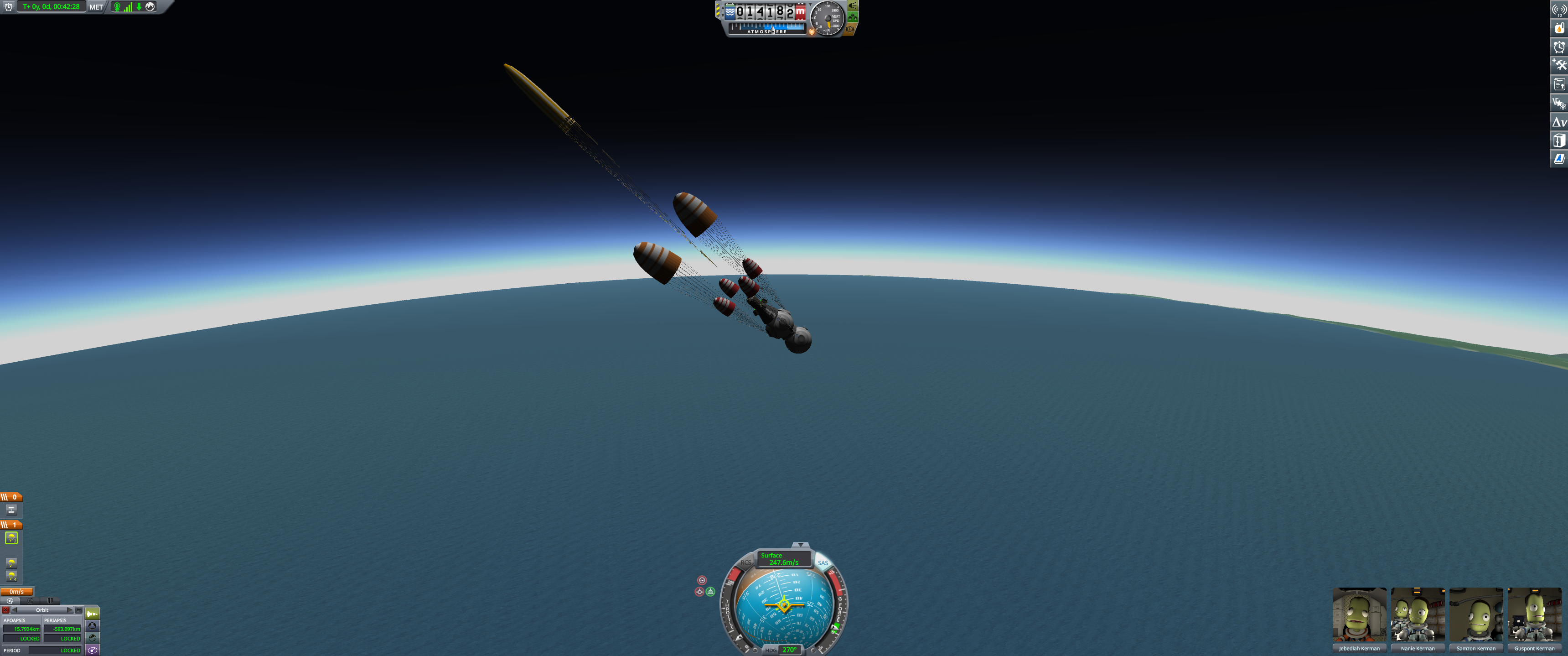Toggle the RCS thrusters button
The width and height of the screenshot is (1568, 656).
click(745, 563)
